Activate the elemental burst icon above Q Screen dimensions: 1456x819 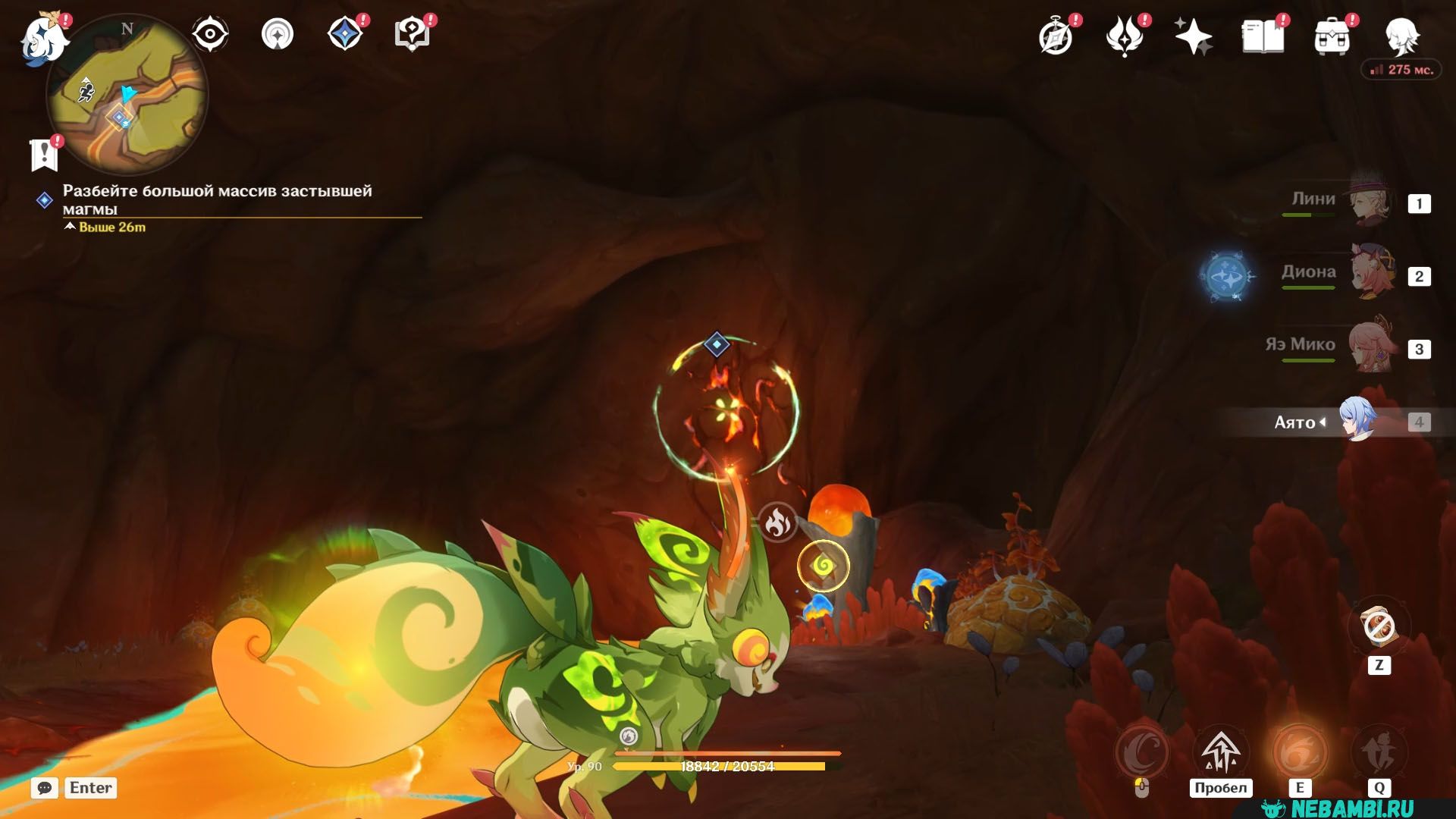point(1379,752)
